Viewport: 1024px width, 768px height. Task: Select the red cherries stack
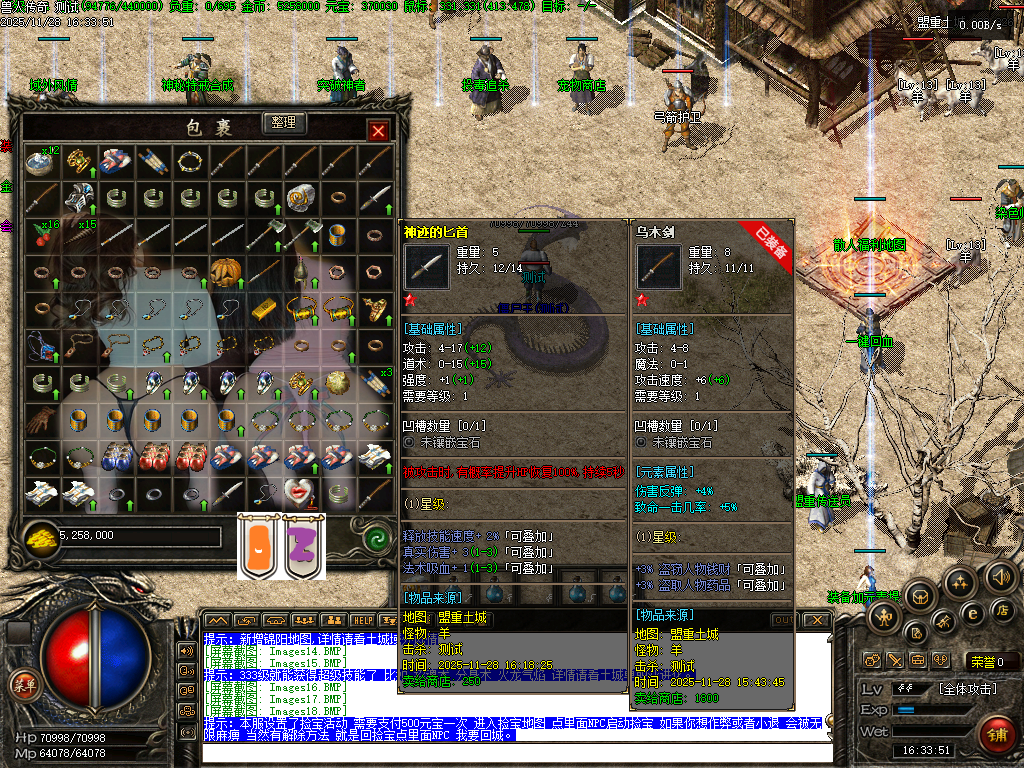[41, 235]
